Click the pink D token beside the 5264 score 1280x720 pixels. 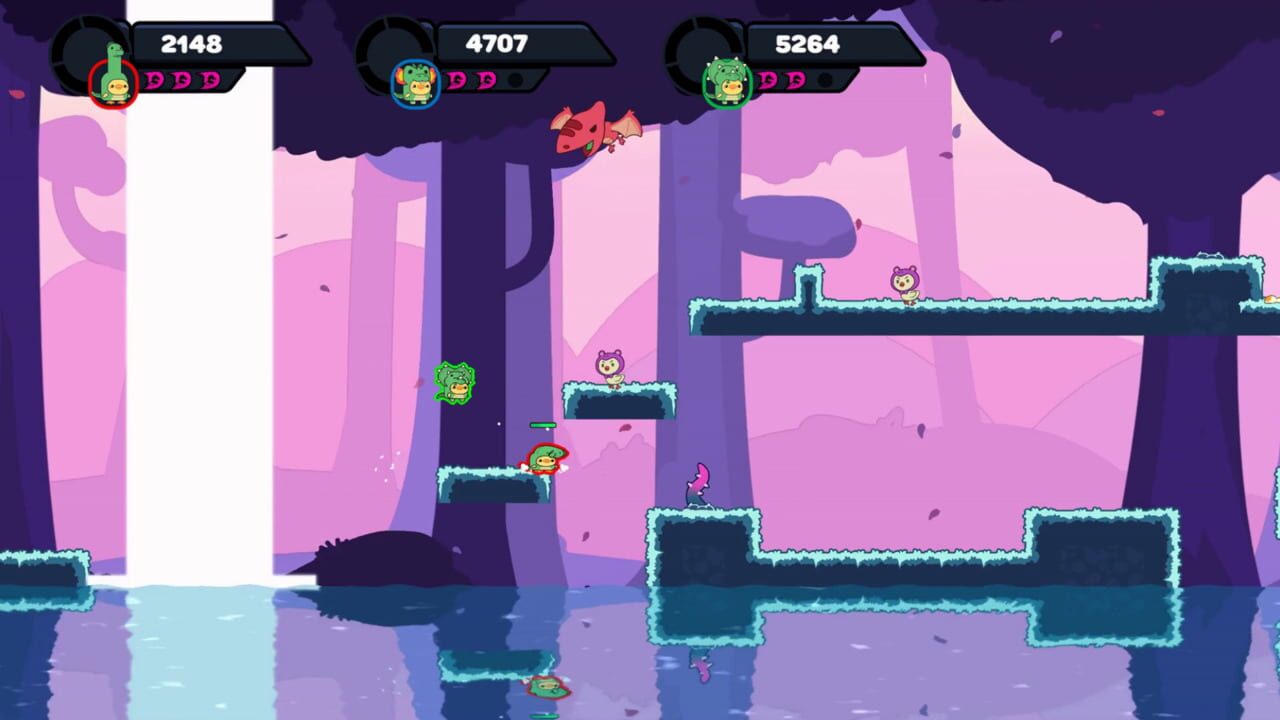pyautogui.click(x=768, y=79)
